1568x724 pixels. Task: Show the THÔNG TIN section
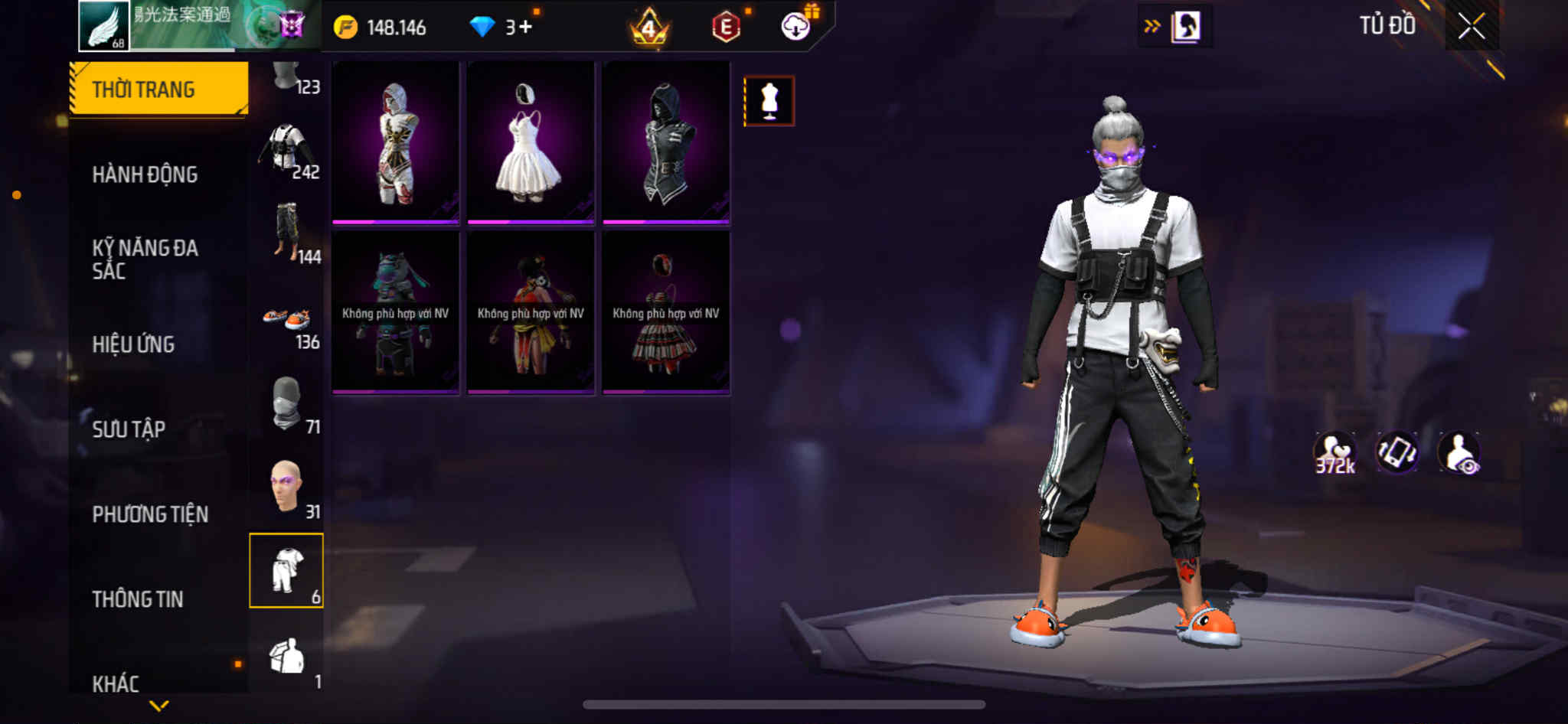tap(138, 599)
